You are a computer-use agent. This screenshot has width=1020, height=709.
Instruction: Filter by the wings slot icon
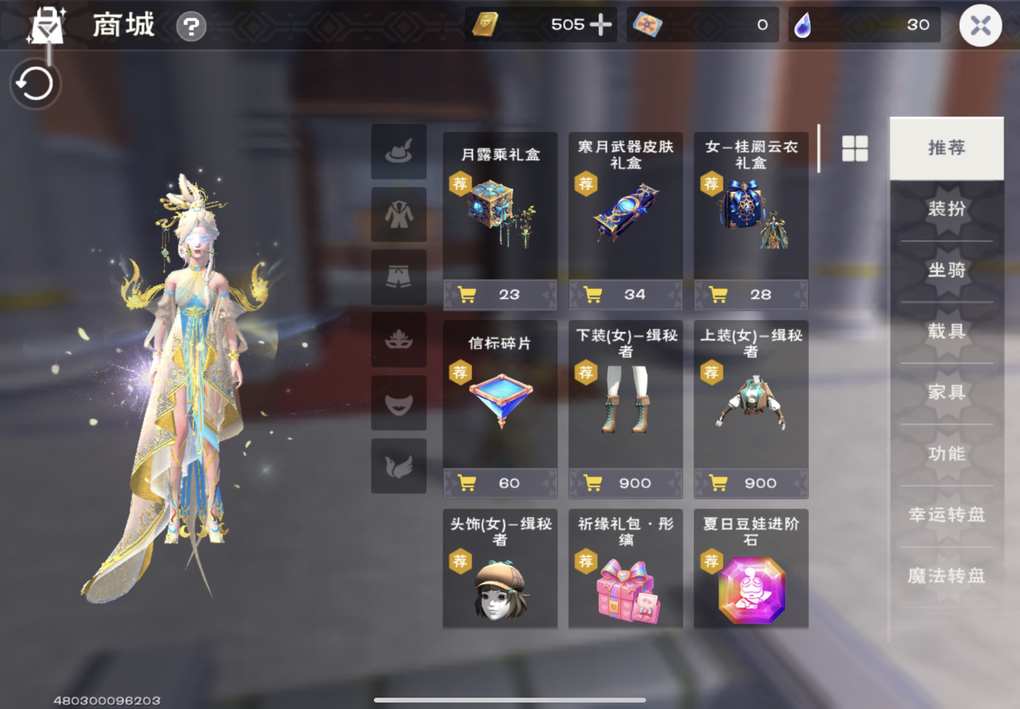[x=399, y=466]
